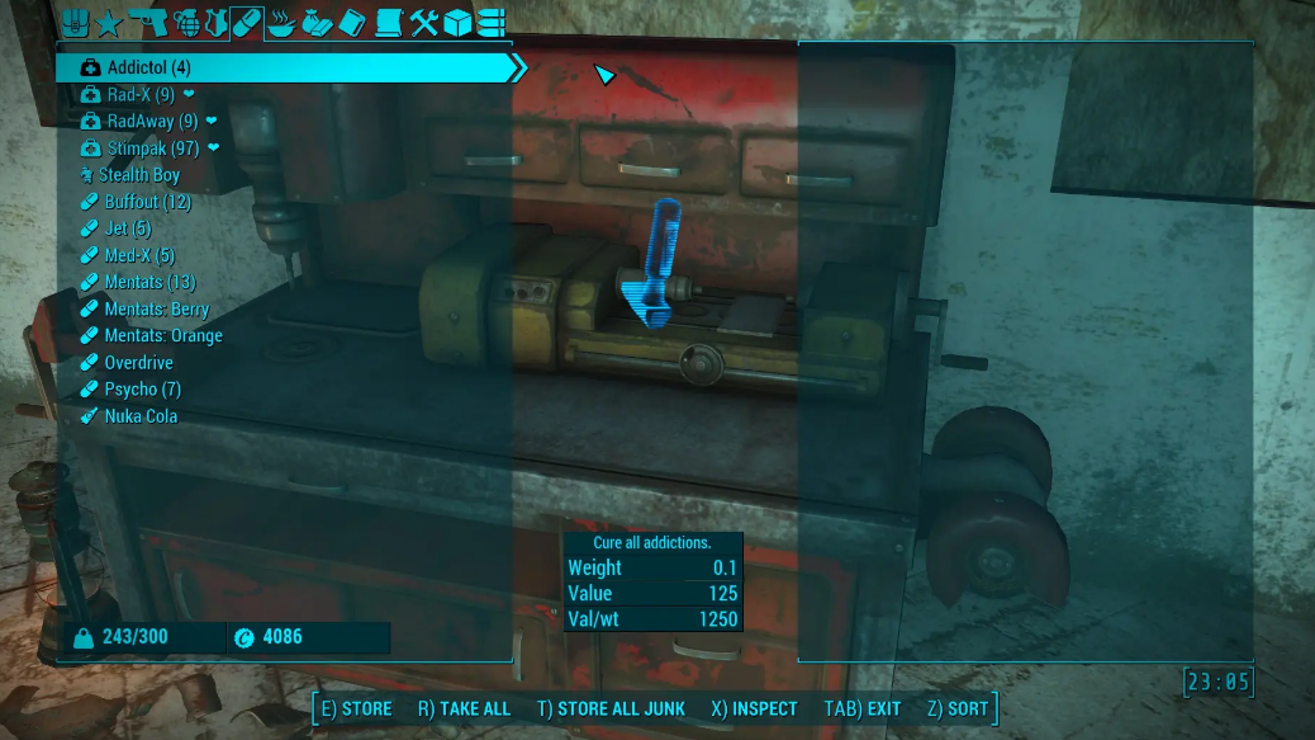Image resolution: width=1315 pixels, height=740 pixels.
Task: Show the star favorites tab
Action: coord(108,23)
